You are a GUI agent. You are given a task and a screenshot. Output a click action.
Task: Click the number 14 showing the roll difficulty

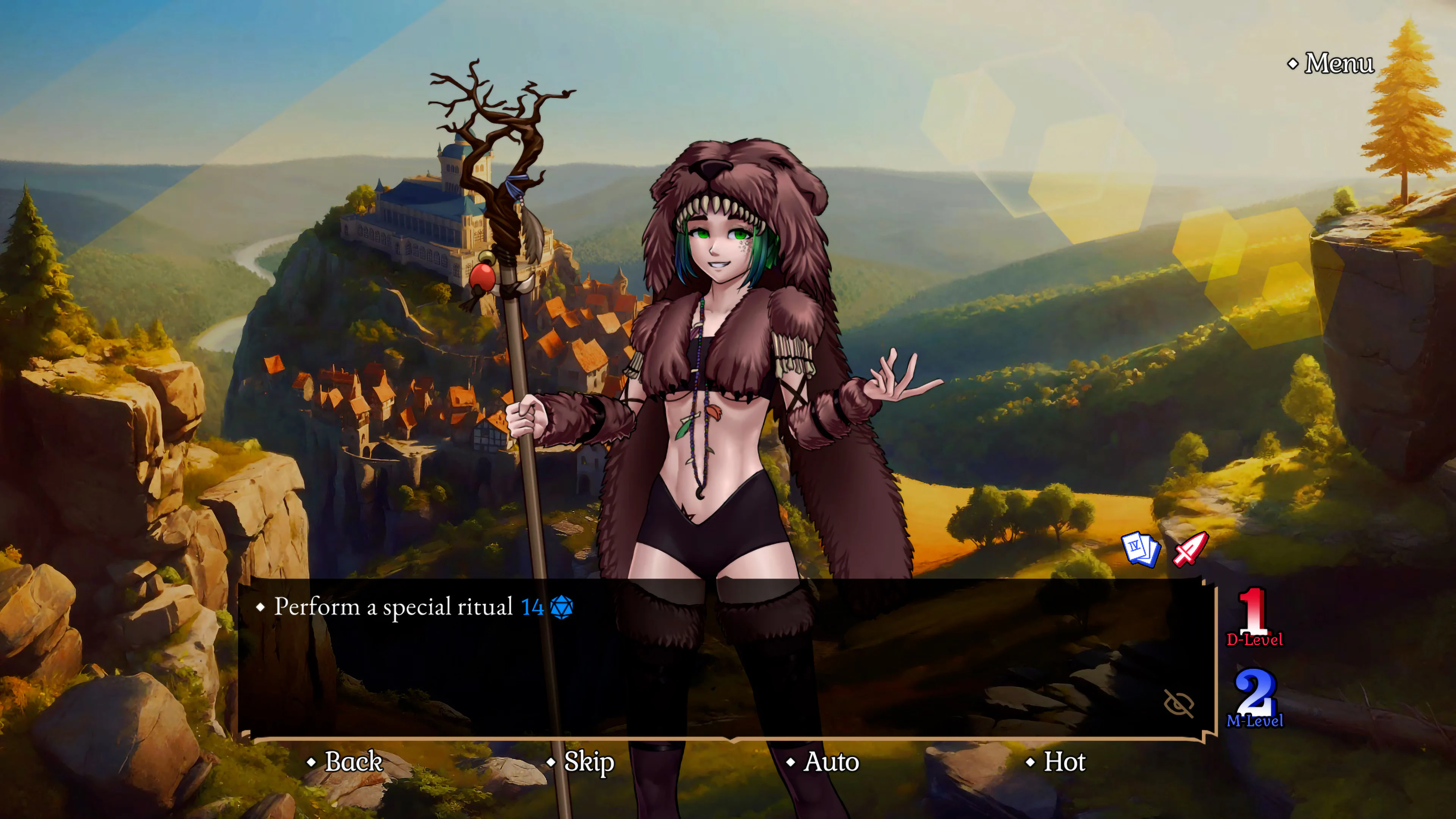[x=533, y=607]
